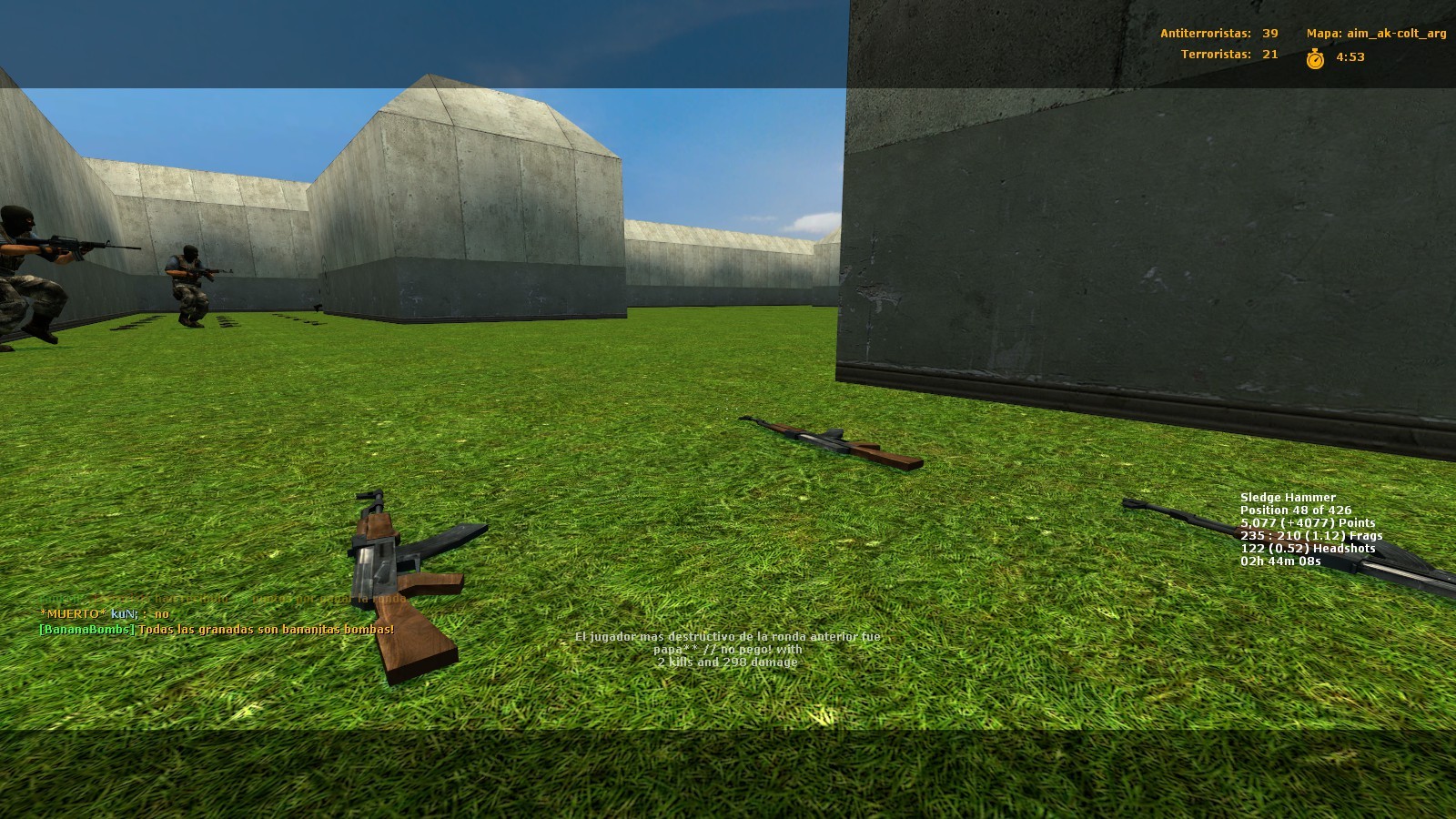
Task: Expand the Headshots statistic line
Action: point(1307,548)
